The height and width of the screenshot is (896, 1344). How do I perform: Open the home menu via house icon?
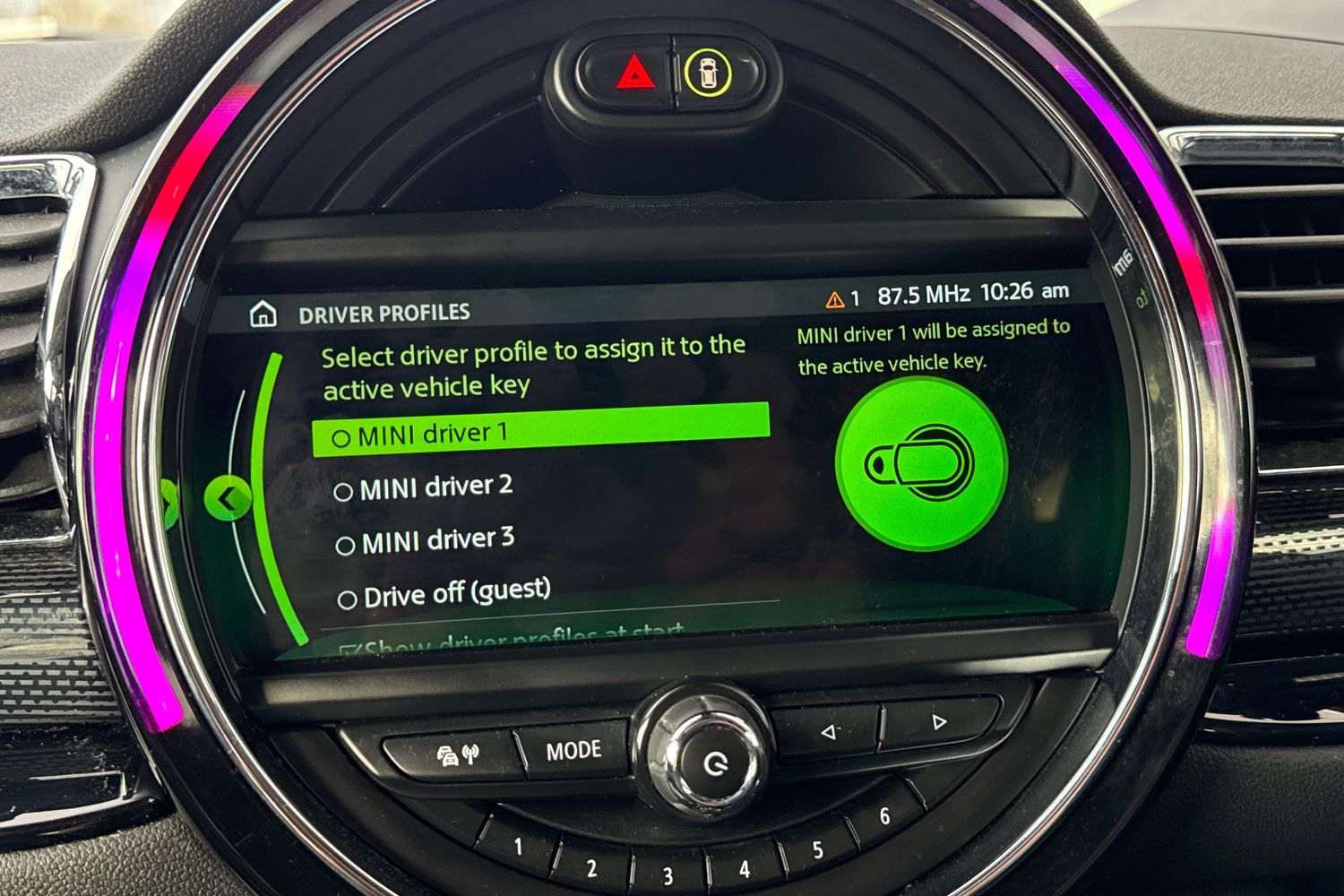(x=263, y=313)
